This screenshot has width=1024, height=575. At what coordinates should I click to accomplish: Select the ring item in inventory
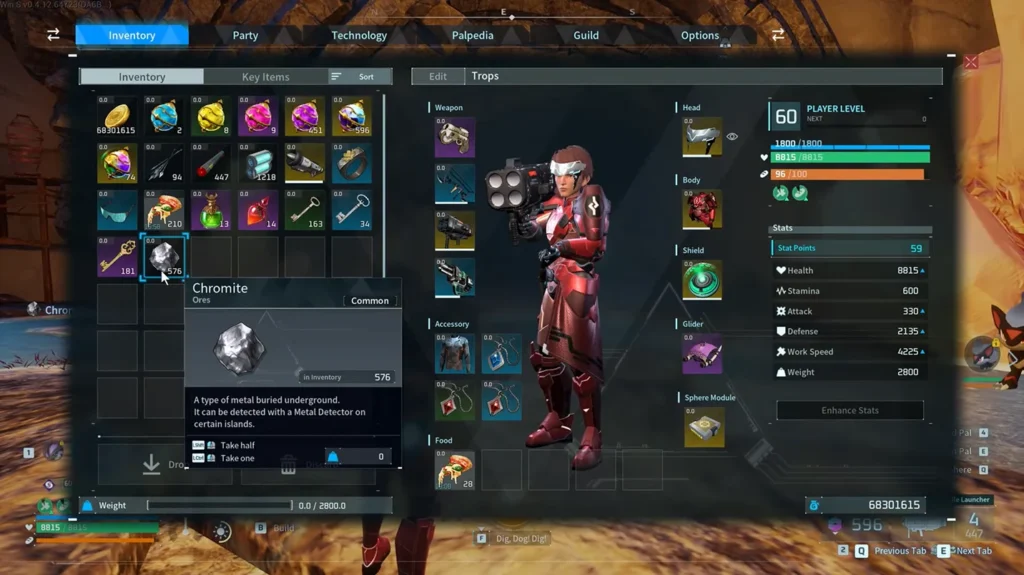click(352, 163)
